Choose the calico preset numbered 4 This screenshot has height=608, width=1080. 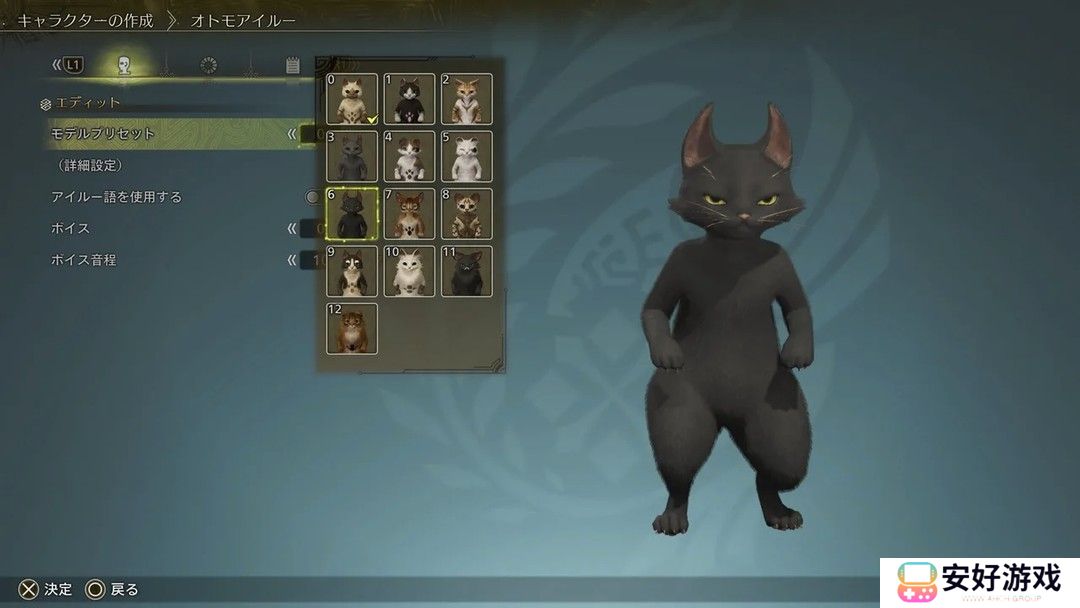coord(410,156)
